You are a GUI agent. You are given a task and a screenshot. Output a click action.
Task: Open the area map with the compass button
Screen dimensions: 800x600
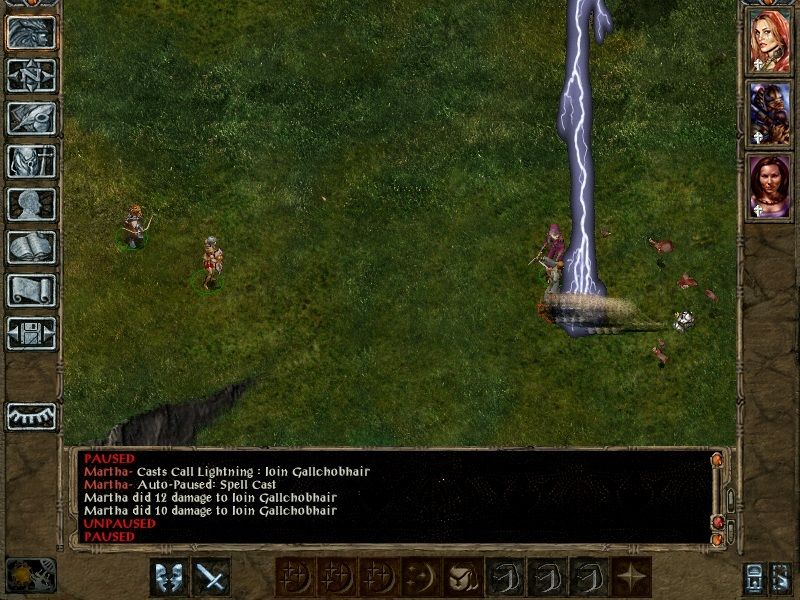[x=31, y=75]
